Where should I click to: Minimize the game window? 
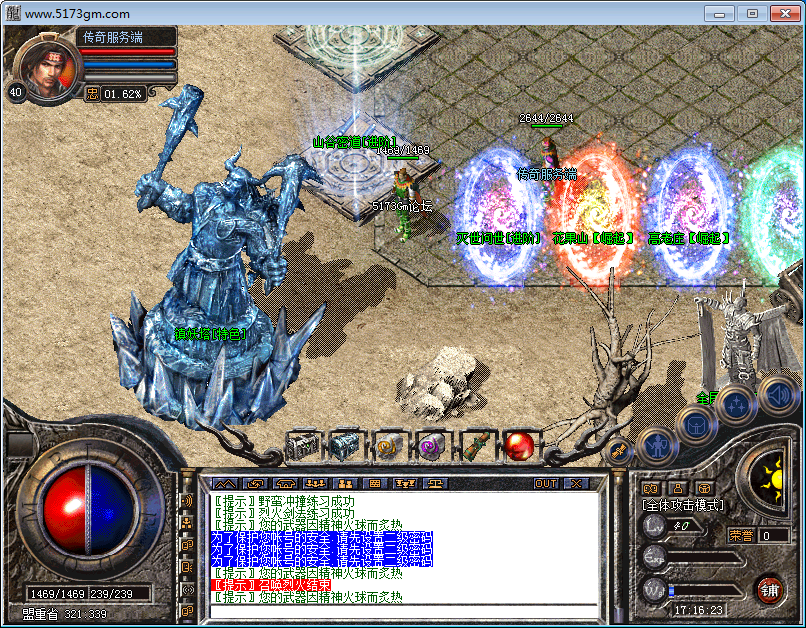722,13
